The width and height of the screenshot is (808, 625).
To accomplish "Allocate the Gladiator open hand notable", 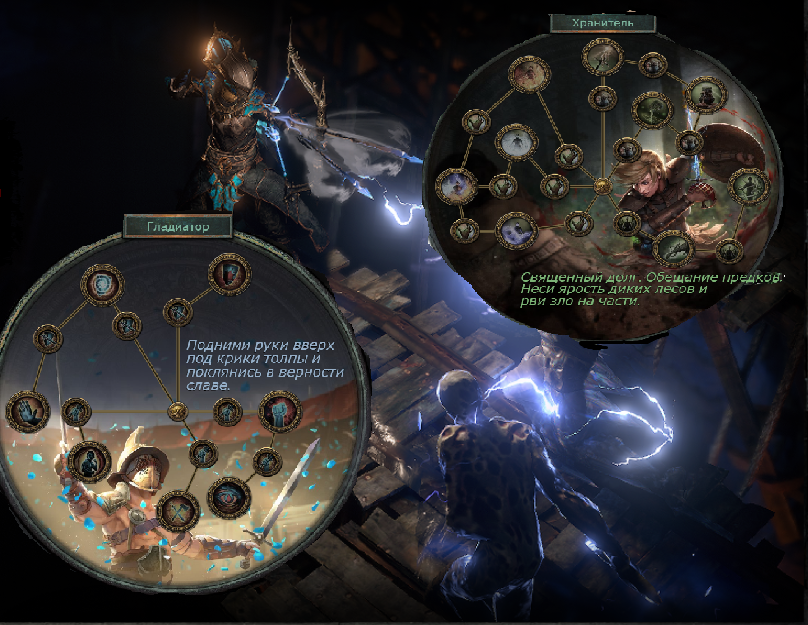I will click(25, 411).
